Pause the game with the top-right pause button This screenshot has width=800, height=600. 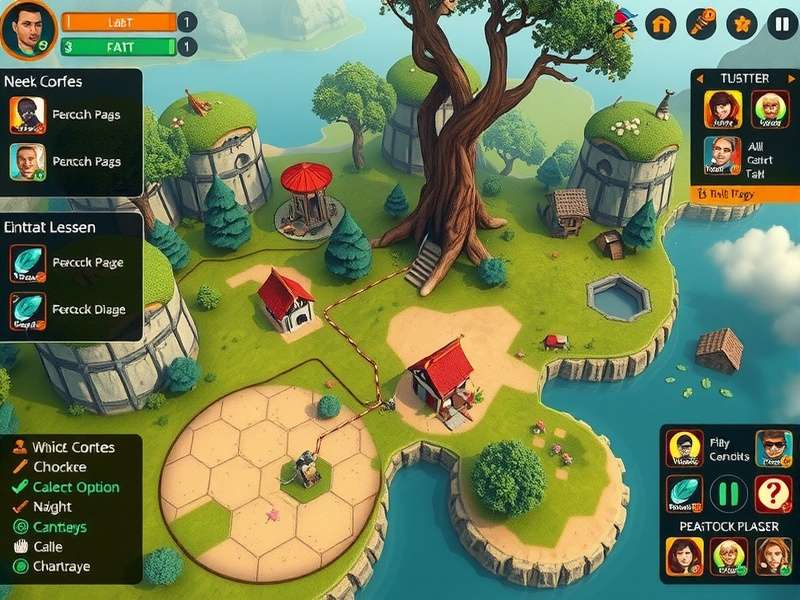(781, 23)
